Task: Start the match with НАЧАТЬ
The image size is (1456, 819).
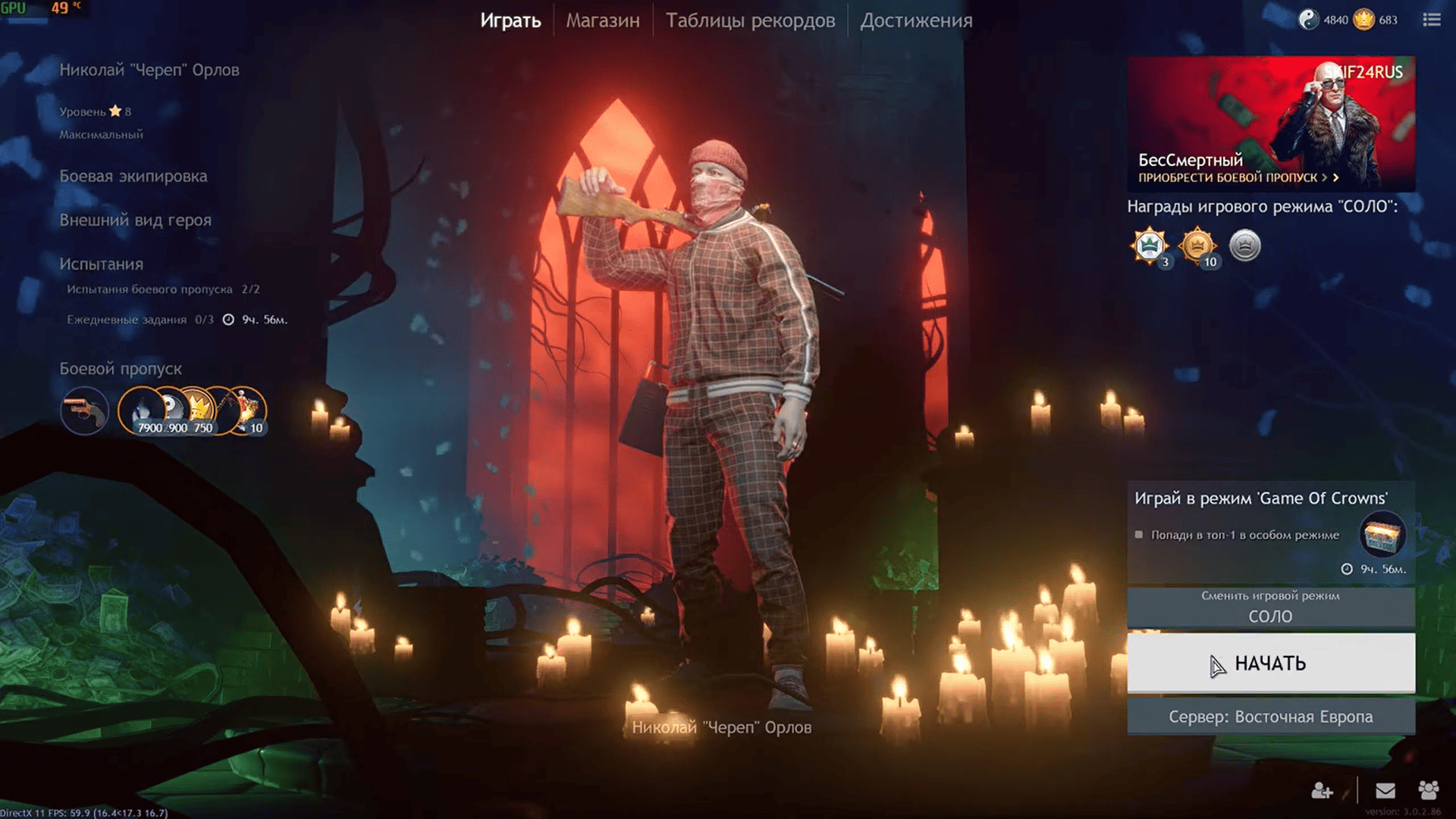Action: (1270, 664)
